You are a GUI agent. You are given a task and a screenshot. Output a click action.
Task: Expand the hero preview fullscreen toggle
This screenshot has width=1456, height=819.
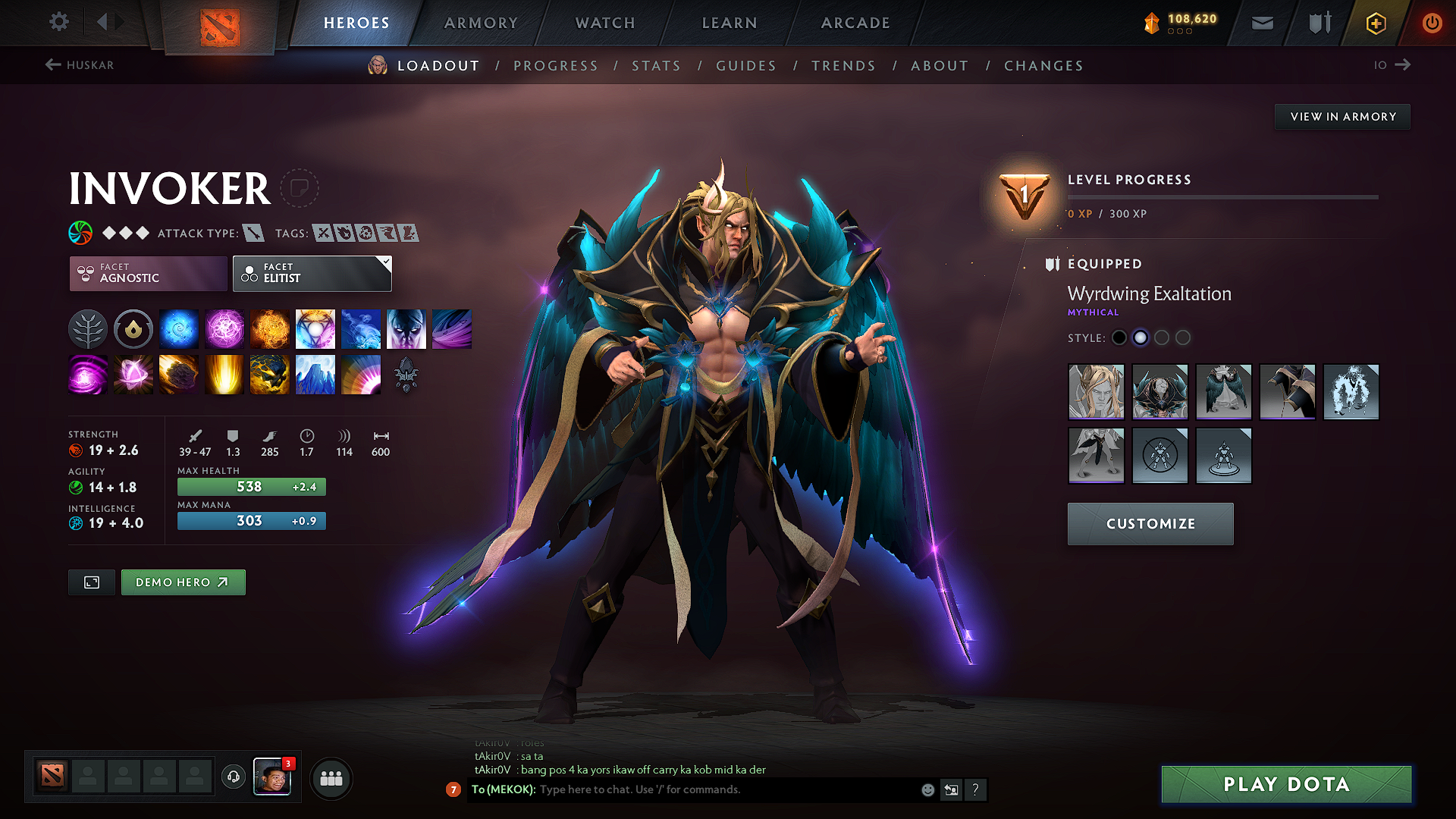pyautogui.click(x=91, y=582)
